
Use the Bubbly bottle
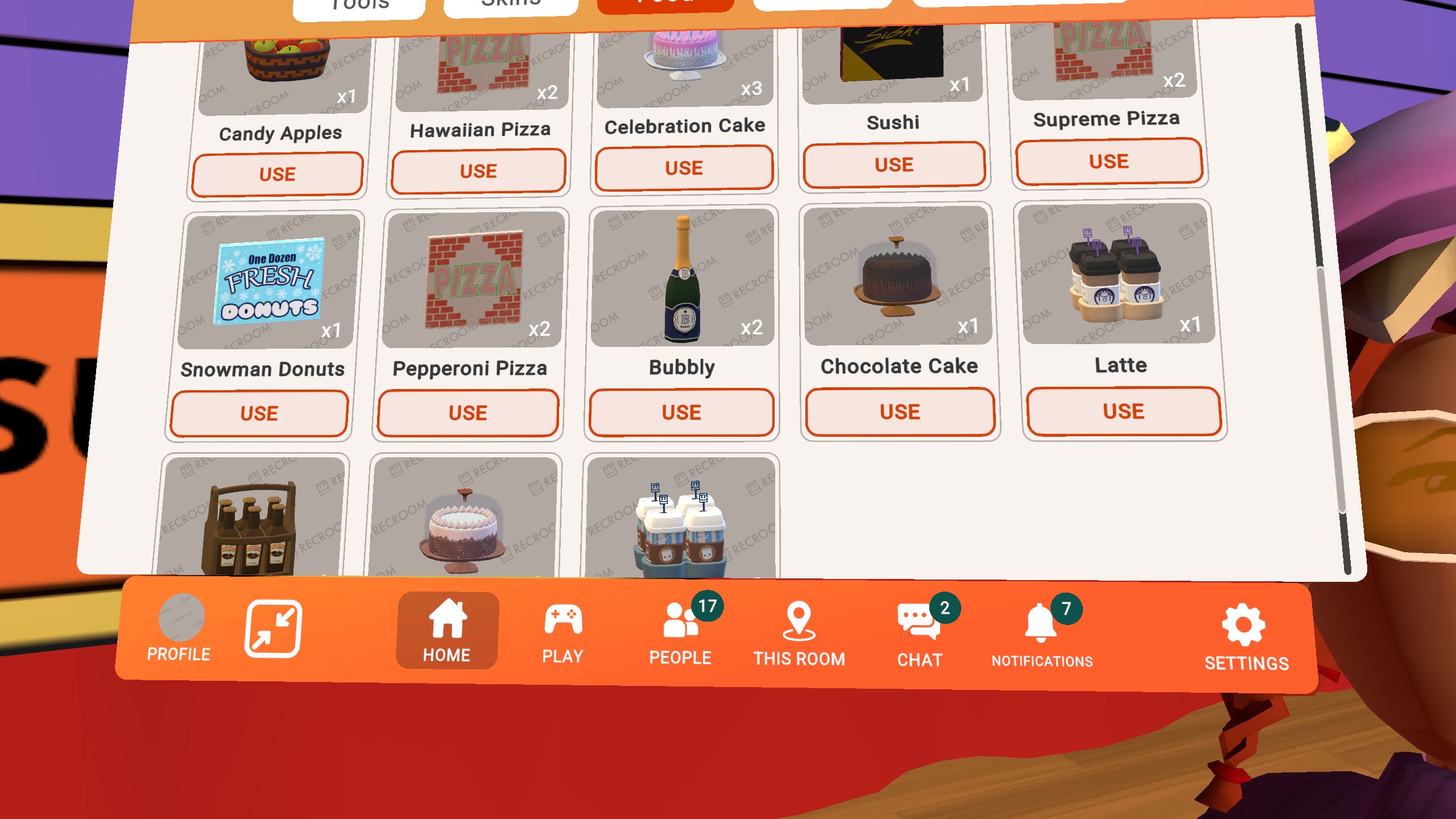pos(682,412)
